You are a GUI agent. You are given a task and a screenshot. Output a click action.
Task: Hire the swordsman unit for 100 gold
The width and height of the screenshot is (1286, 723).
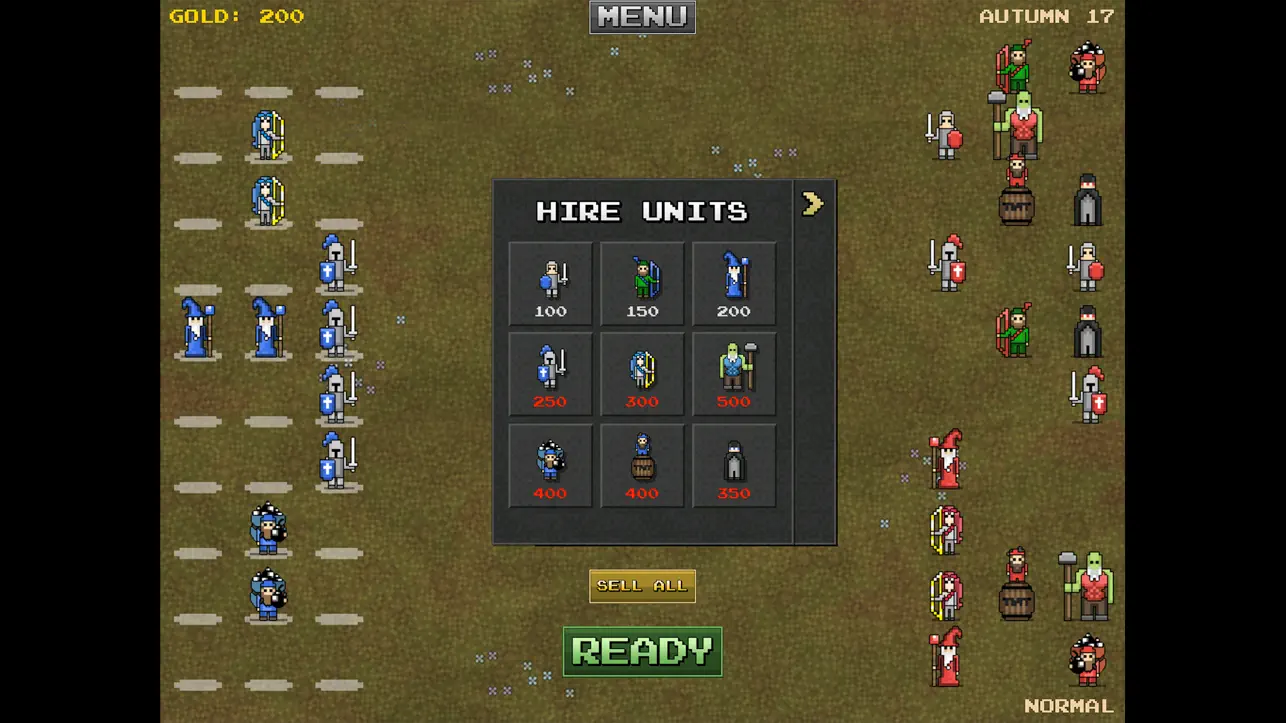point(550,281)
